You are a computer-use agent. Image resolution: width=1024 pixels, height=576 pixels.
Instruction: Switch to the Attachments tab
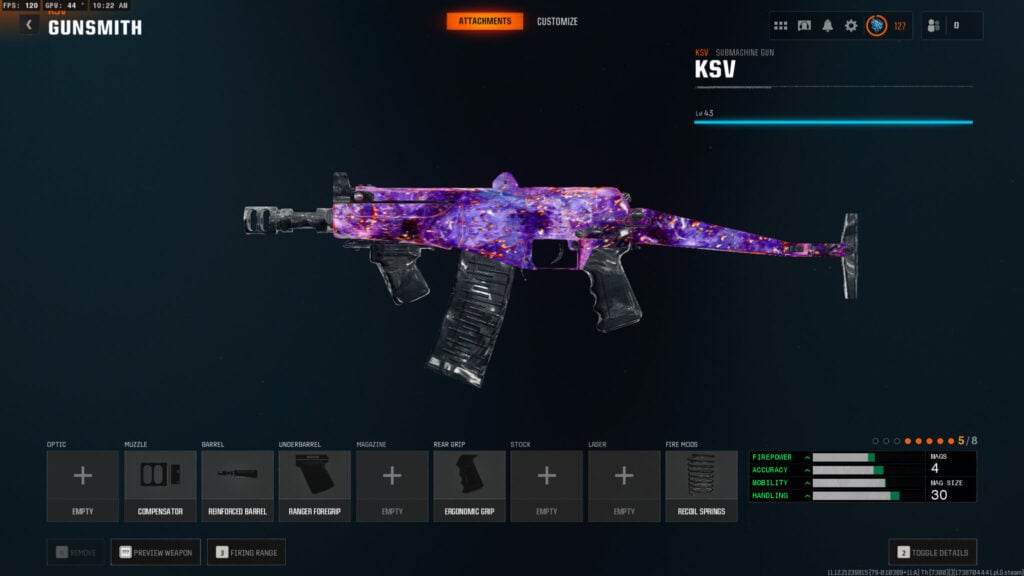point(484,21)
